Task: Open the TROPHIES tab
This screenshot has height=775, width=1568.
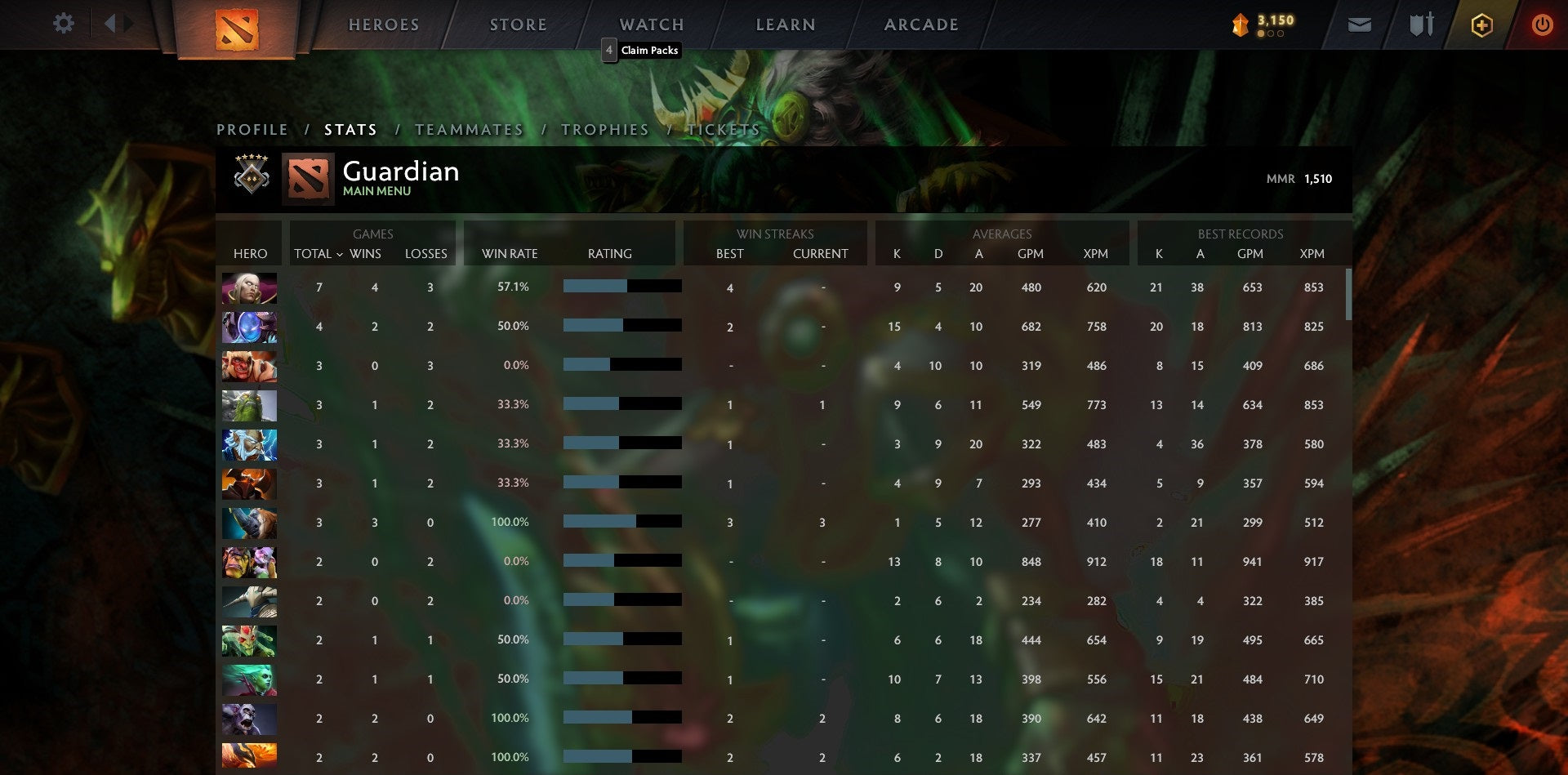Action: [x=604, y=129]
